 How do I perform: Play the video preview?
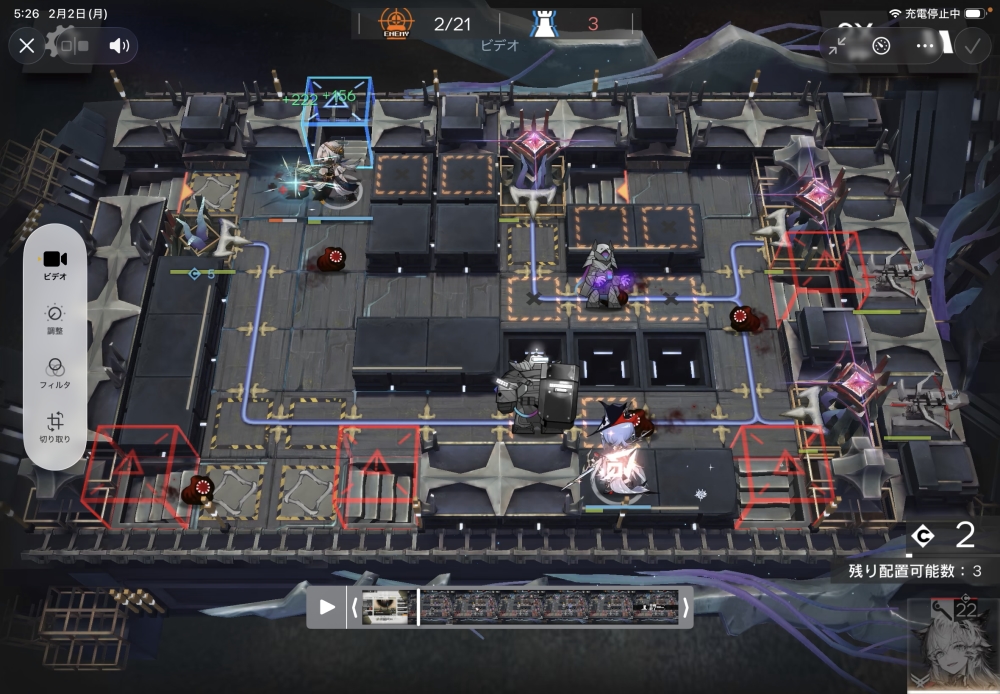click(327, 607)
